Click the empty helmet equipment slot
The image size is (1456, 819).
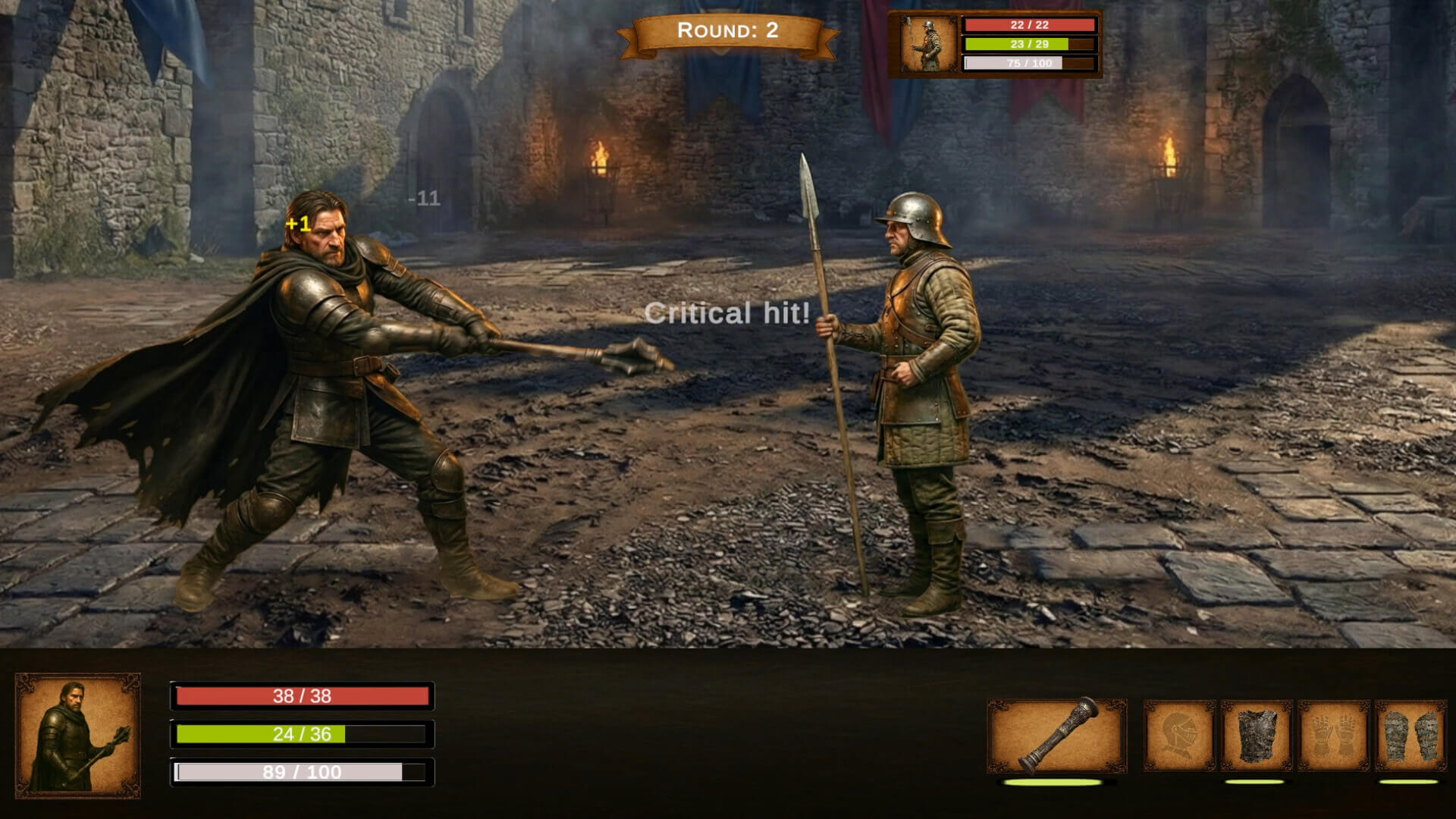1179,736
